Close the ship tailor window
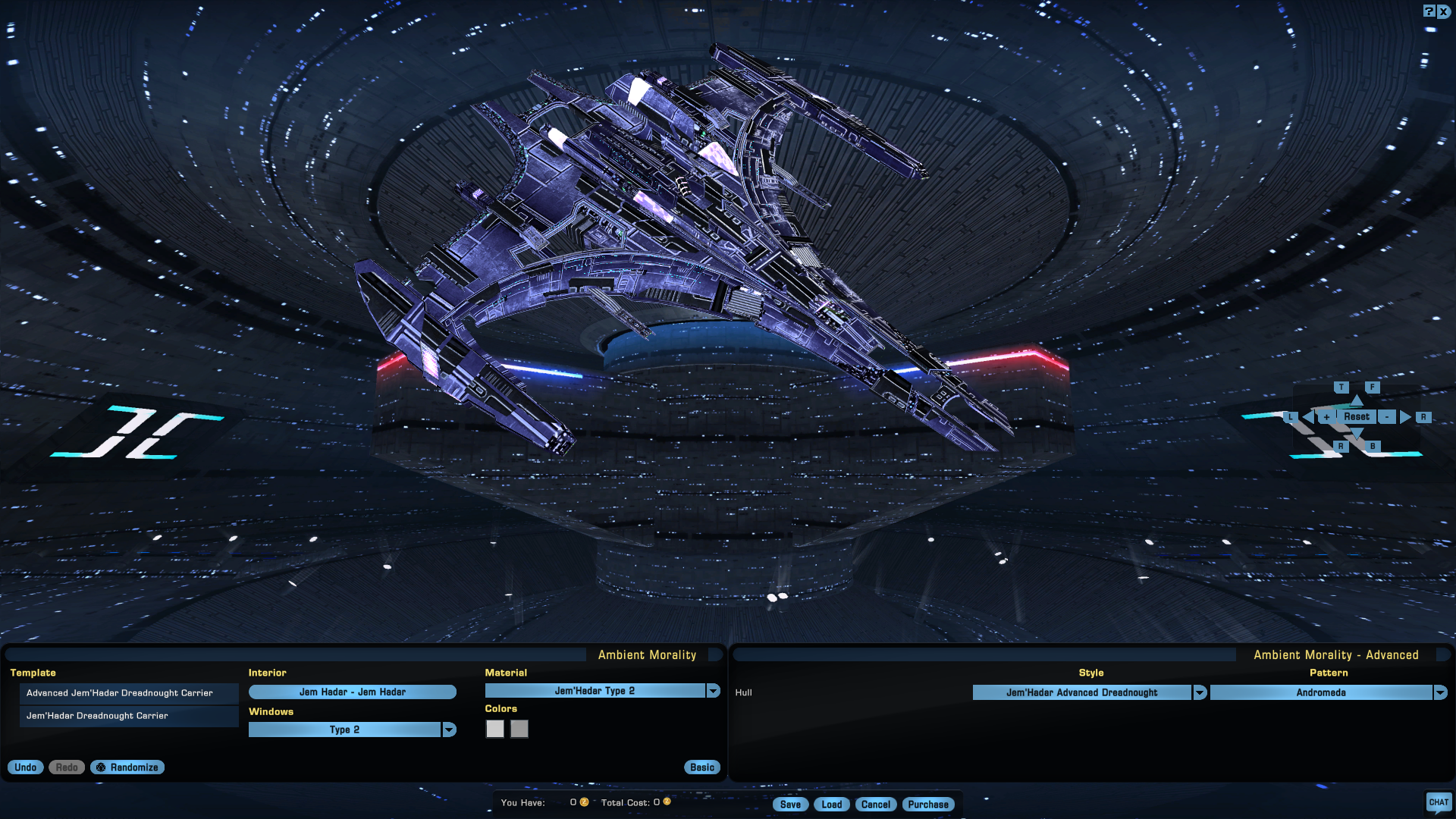 coord(1444,11)
